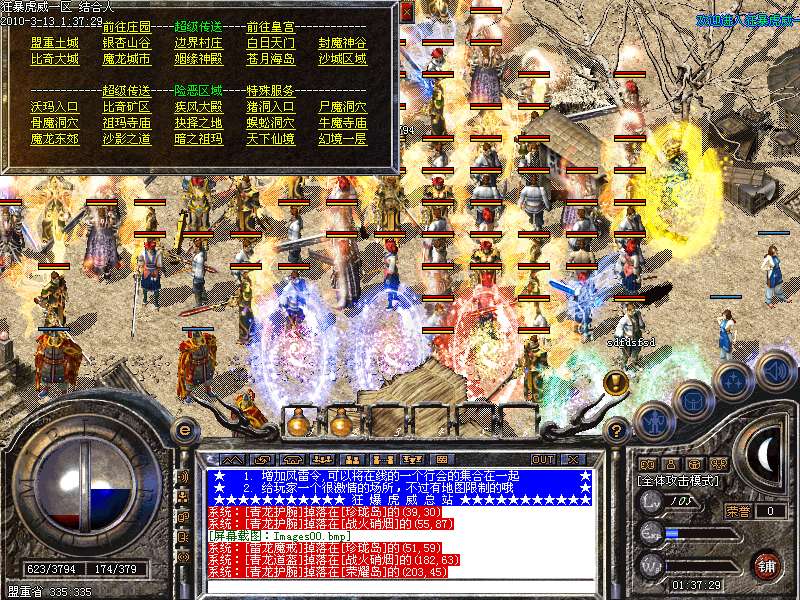Choose the 银杏山谷 destination
800x600 pixels.
coord(126,44)
